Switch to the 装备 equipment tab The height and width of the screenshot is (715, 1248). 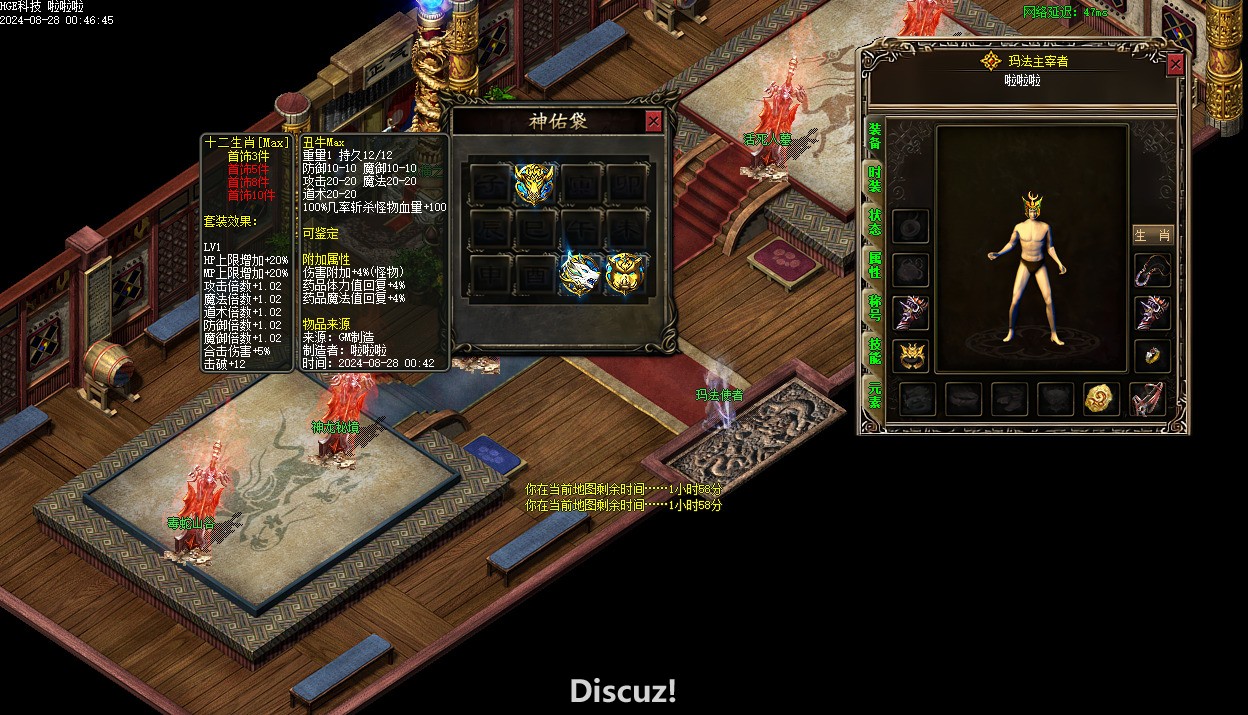coord(875,136)
